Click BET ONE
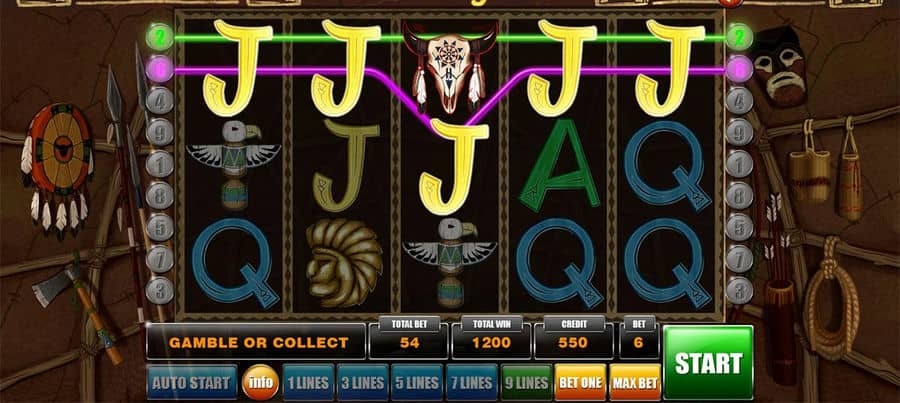 [580, 382]
